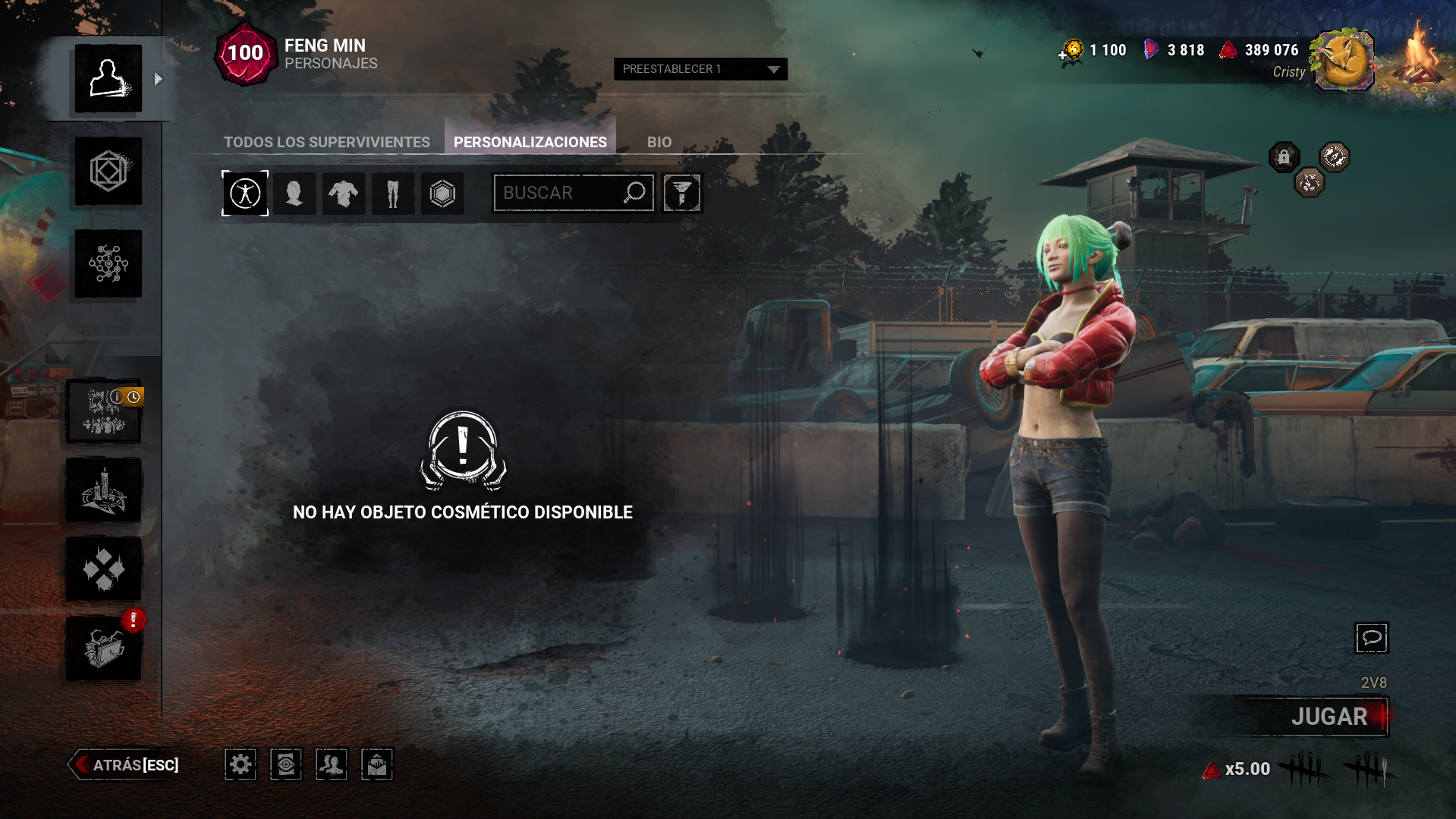Select the torso cosmetics category

(x=344, y=193)
